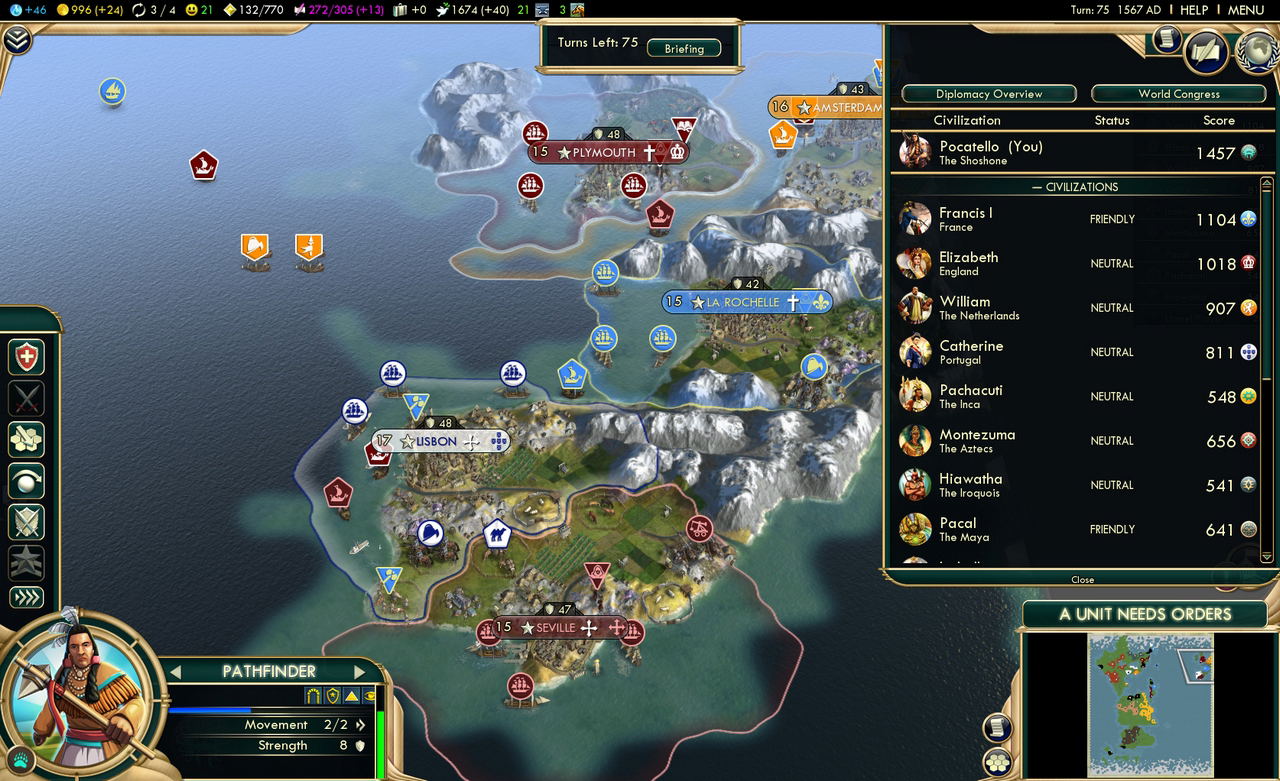The width and height of the screenshot is (1280, 781).
Task: Open the HELP Civilopedia link
Action: (1193, 10)
